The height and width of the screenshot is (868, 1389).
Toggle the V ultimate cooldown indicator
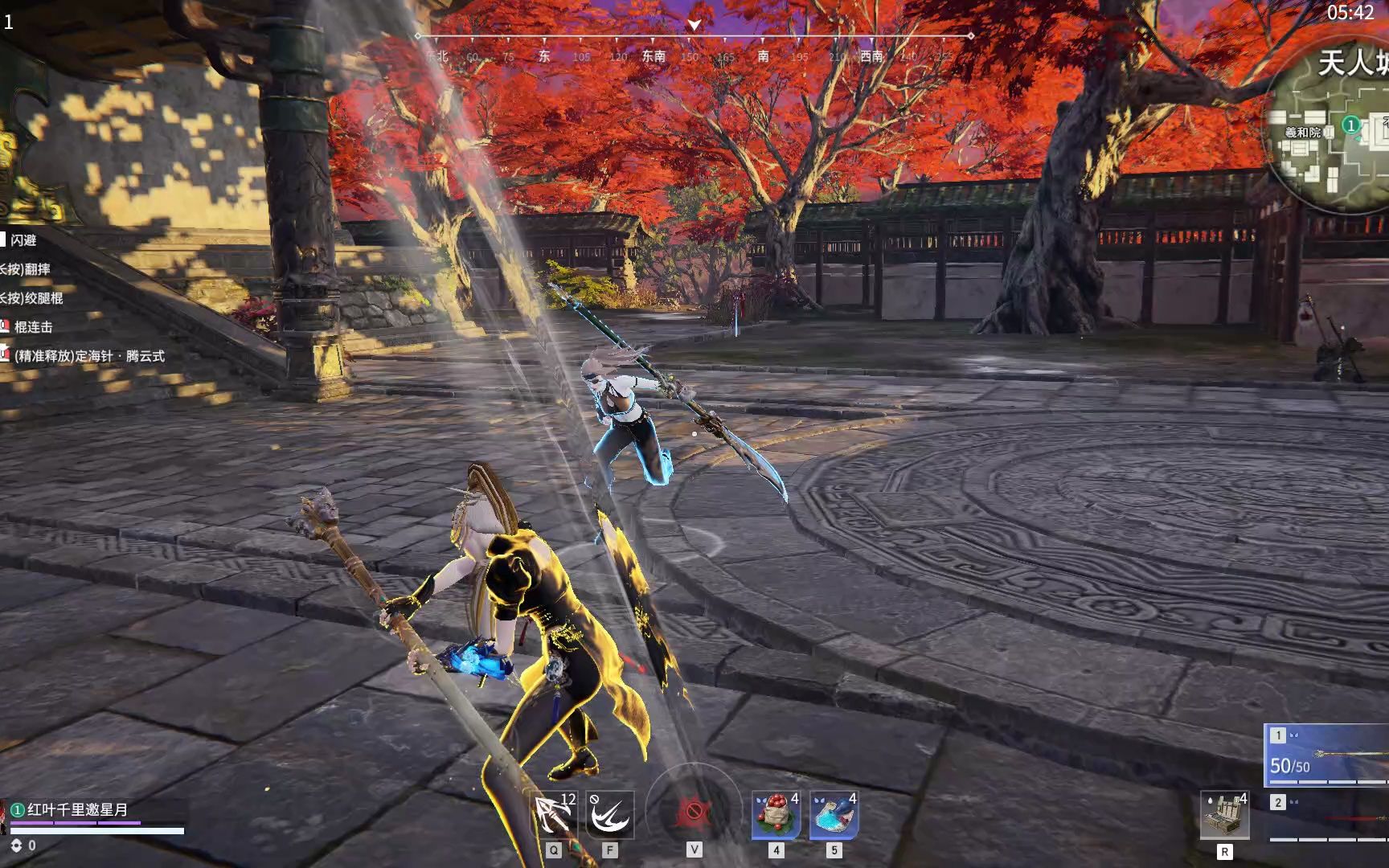coord(693,810)
